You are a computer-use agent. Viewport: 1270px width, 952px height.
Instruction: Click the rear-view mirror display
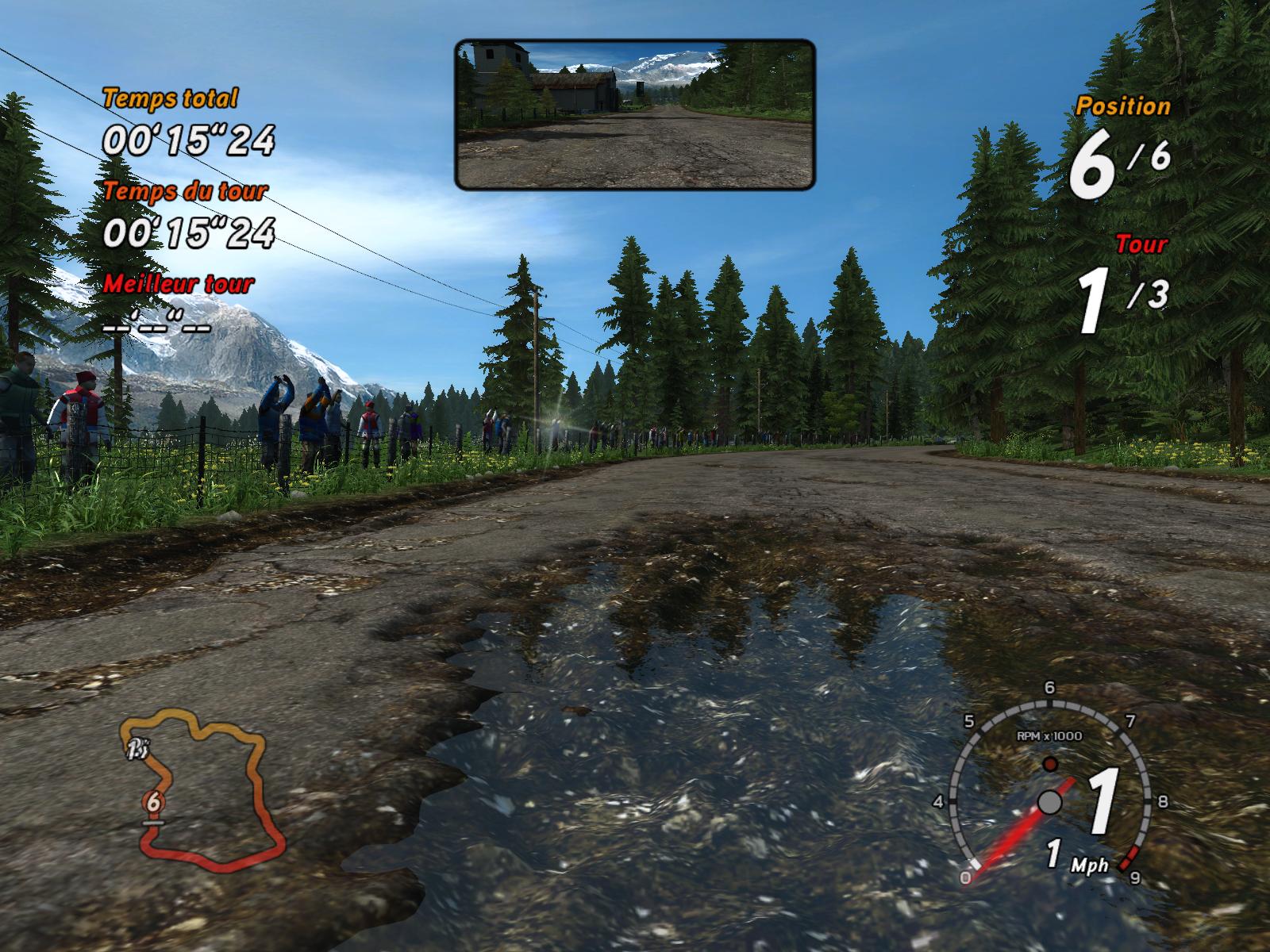pyautogui.click(x=635, y=114)
